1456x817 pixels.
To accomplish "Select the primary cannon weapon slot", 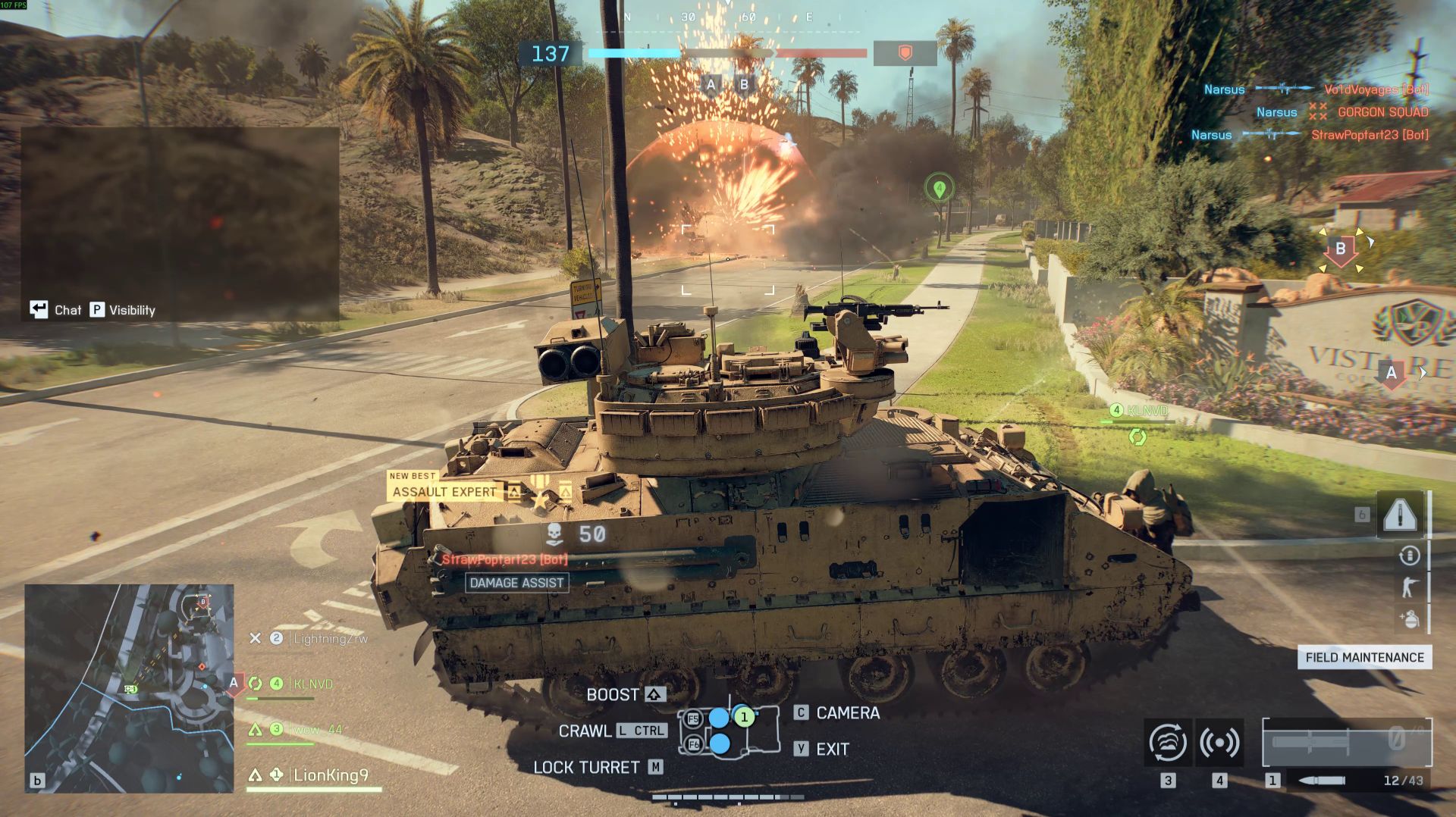I will 1346,743.
